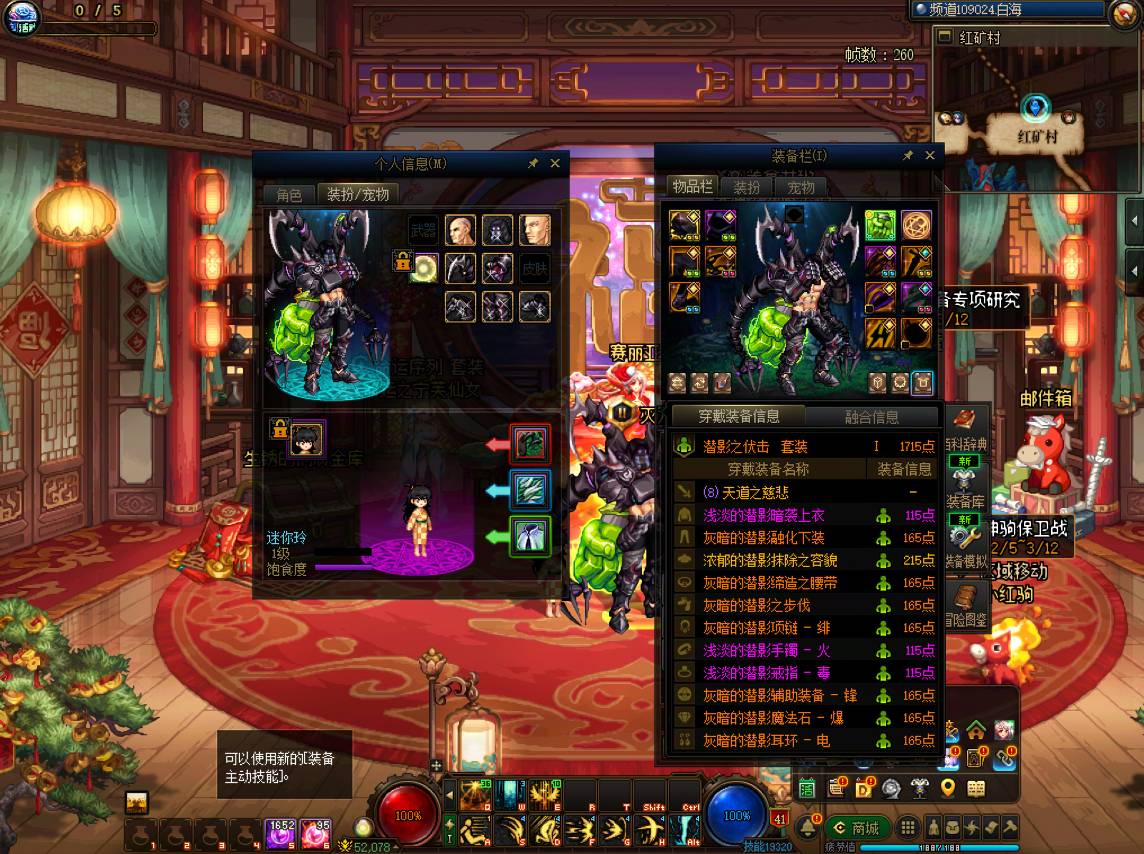Switch to the 角色 character tab
Image resolution: width=1144 pixels, height=854 pixels.
[289, 195]
